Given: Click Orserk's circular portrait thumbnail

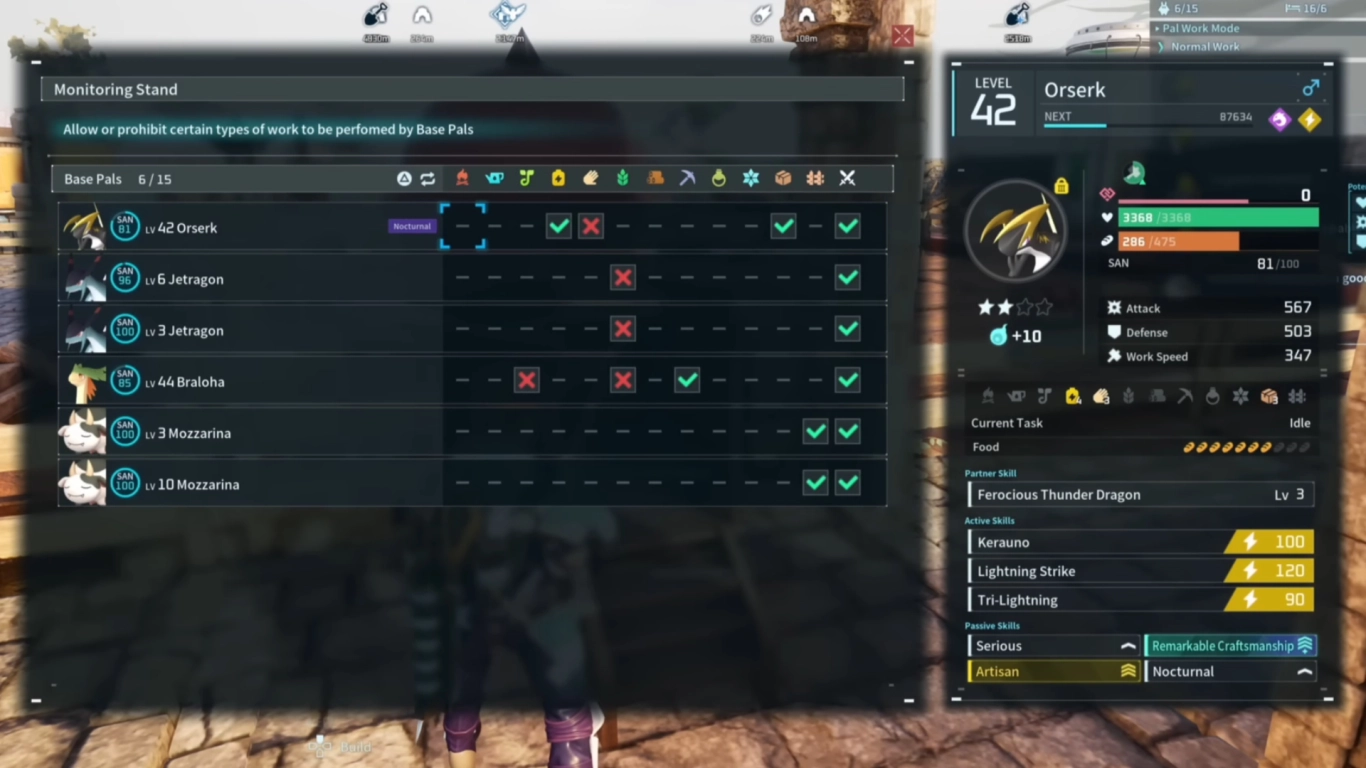Looking at the screenshot, I should click(1016, 232).
